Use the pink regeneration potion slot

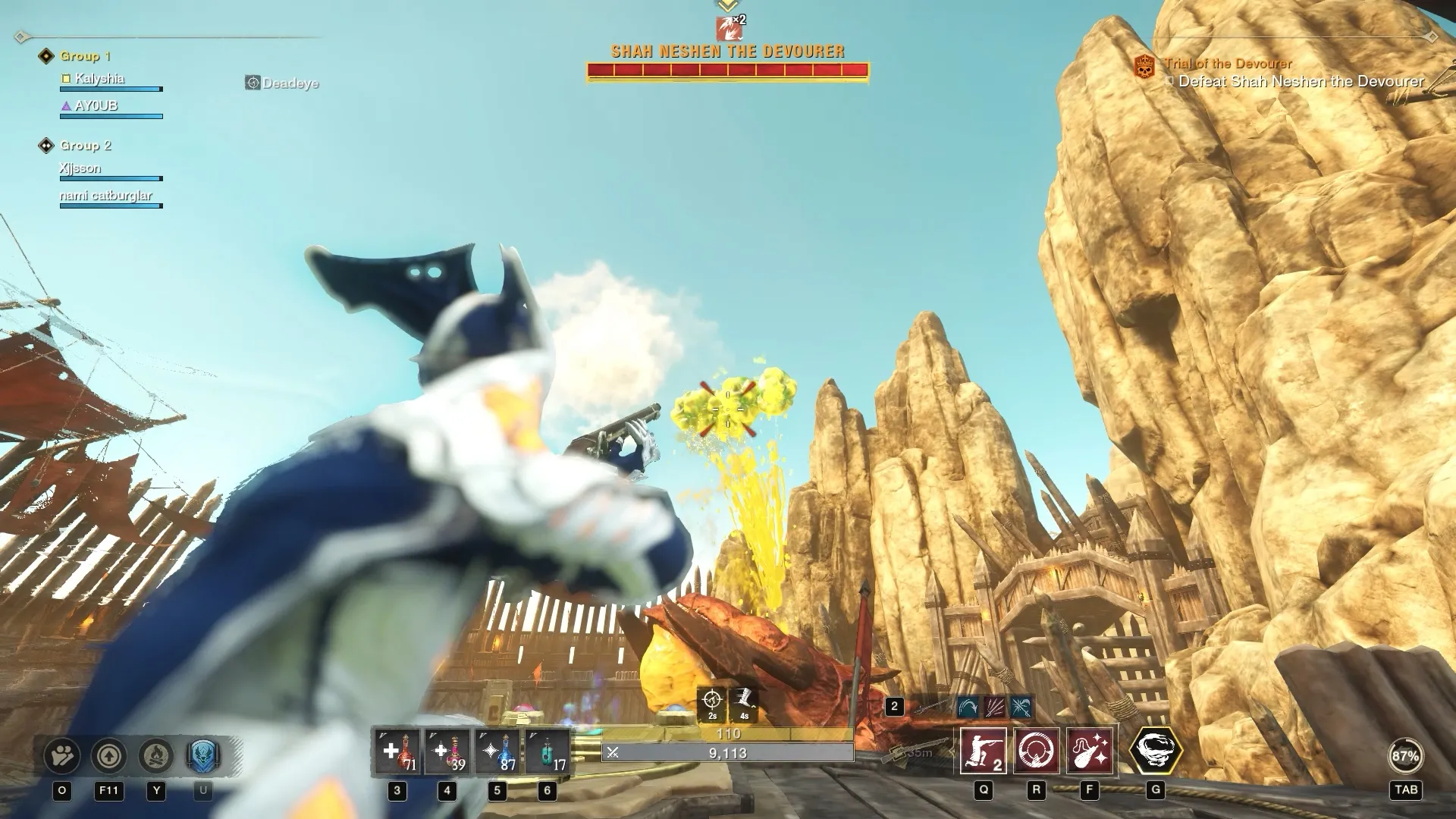pyautogui.click(x=447, y=752)
